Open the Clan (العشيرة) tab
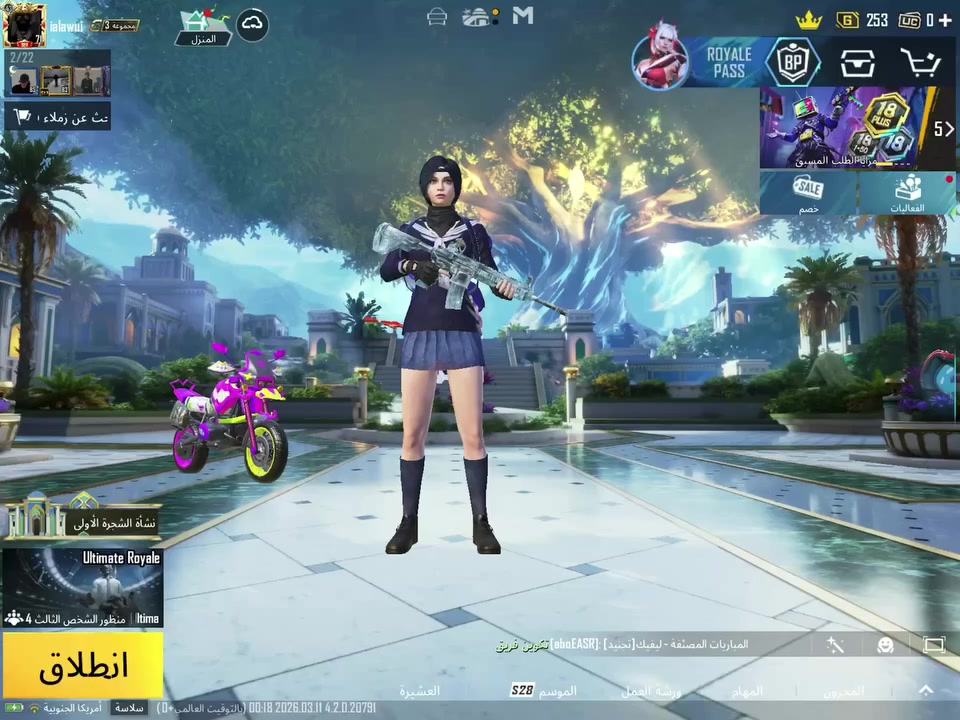The width and height of the screenshot is (960, 720). click(x=420, y=691)
